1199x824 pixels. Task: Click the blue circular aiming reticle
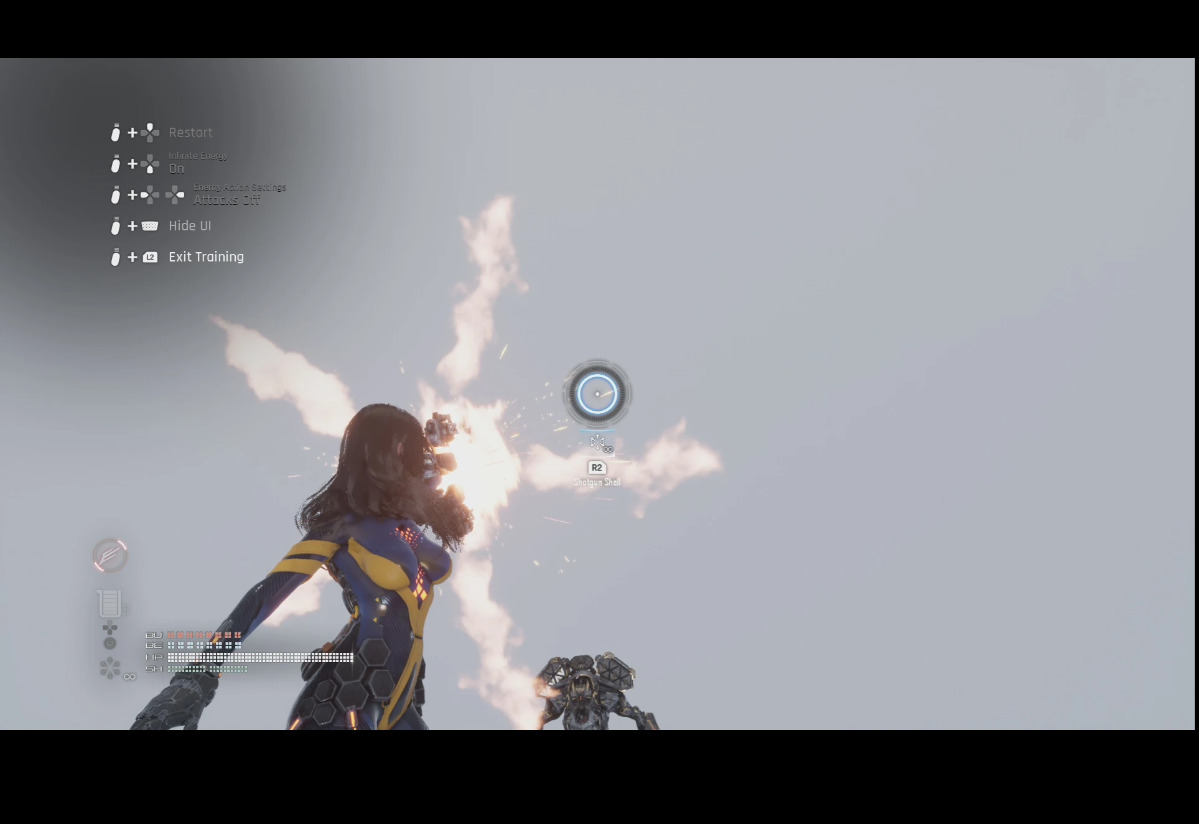click(x=597, y=394)
